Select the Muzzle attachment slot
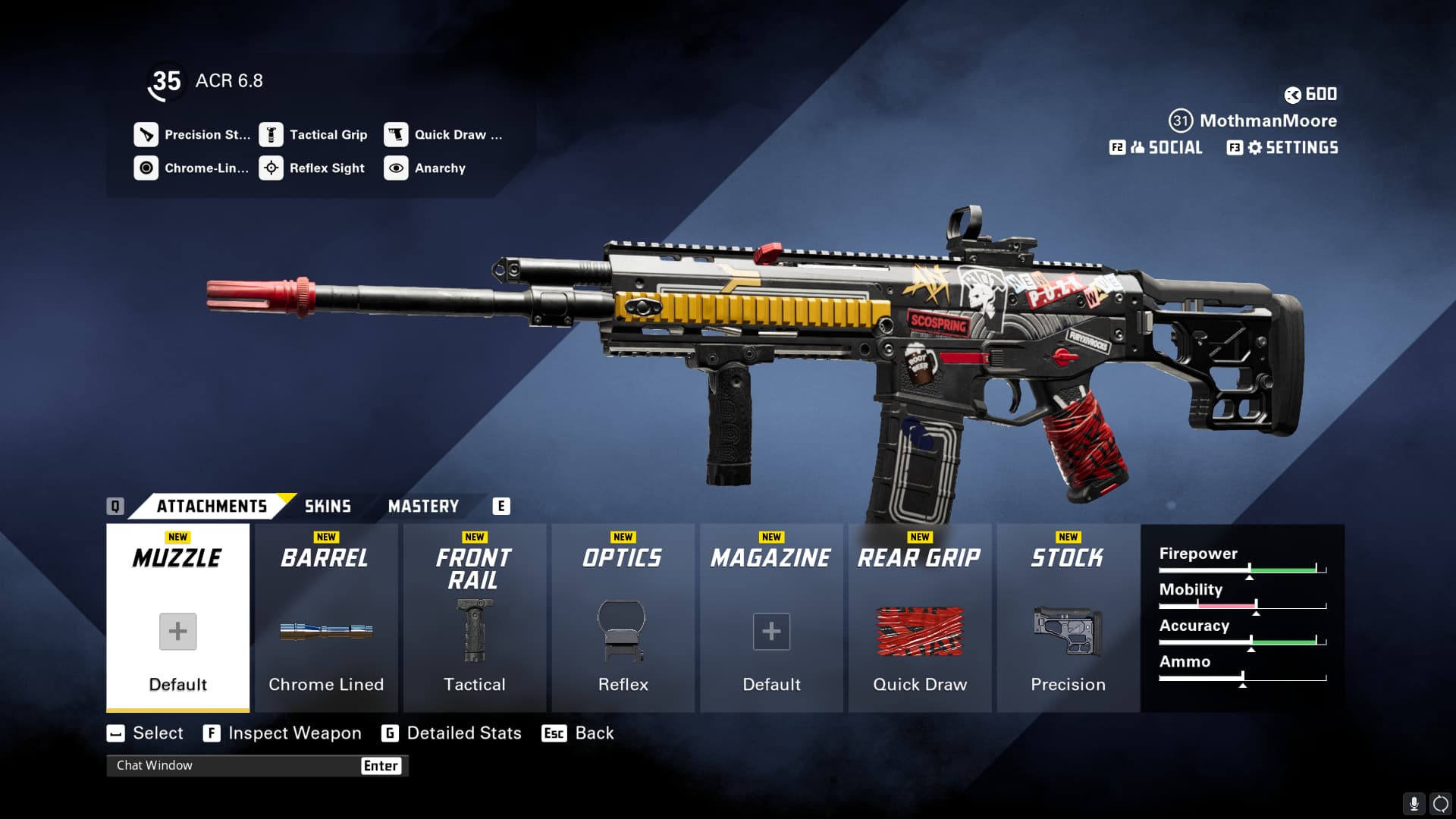Viewport: 1456px width, 819px height. tap(177, 618)
